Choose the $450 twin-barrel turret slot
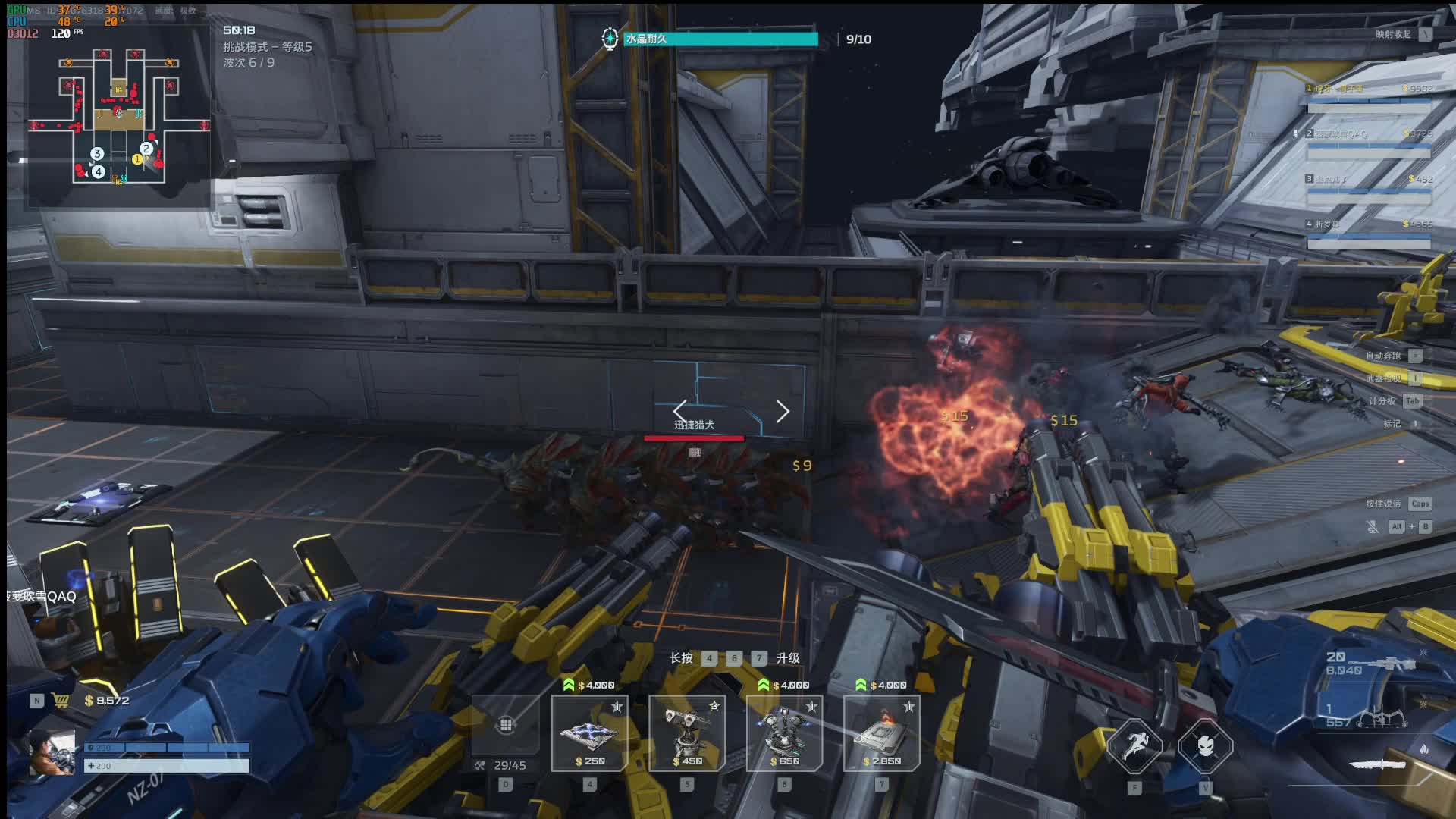This screenshot has height=819, width=1456. click(x=686, y=733)
